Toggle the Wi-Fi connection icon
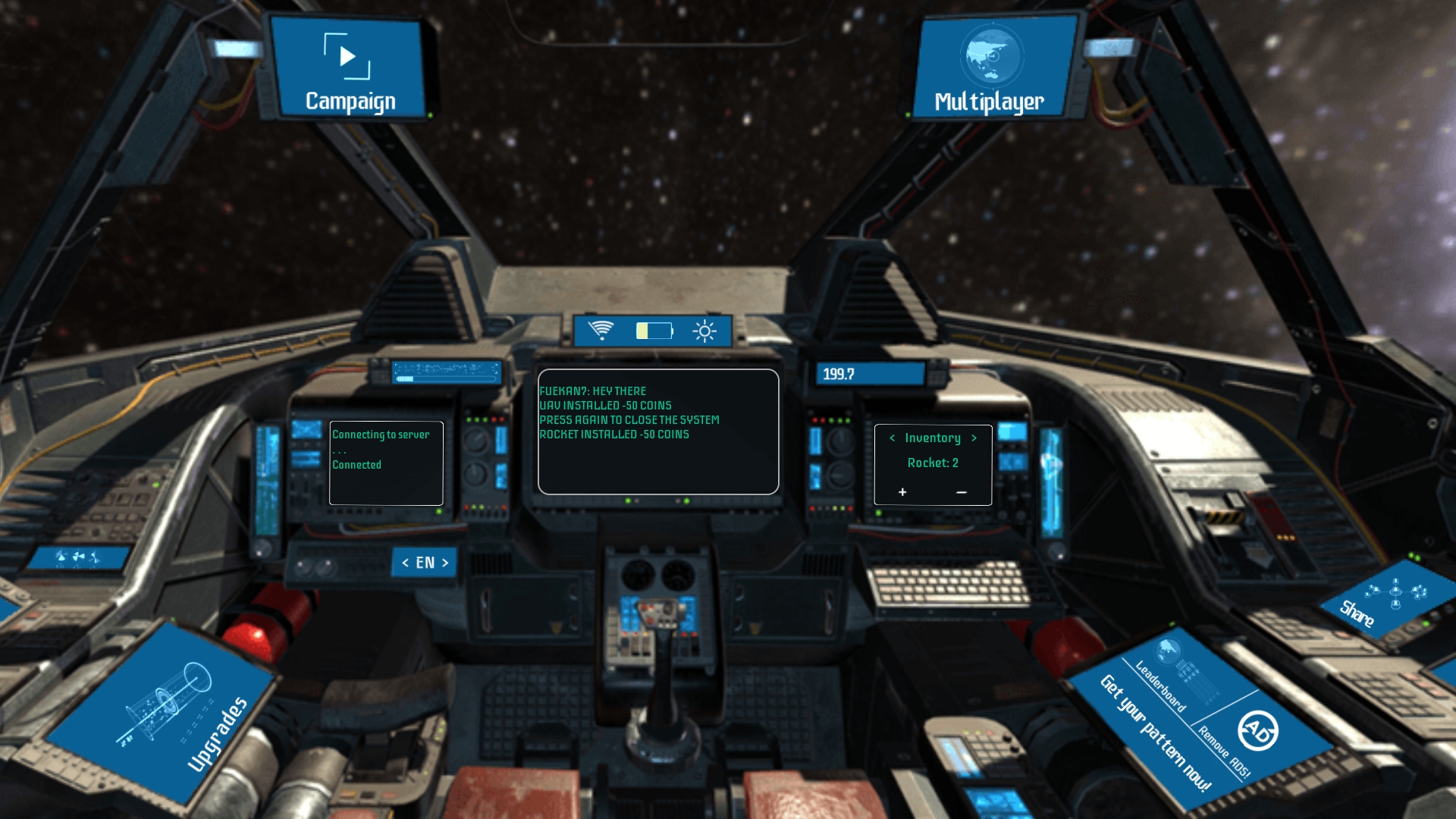This screenshot has width=1456, height=819. point(601,331)
